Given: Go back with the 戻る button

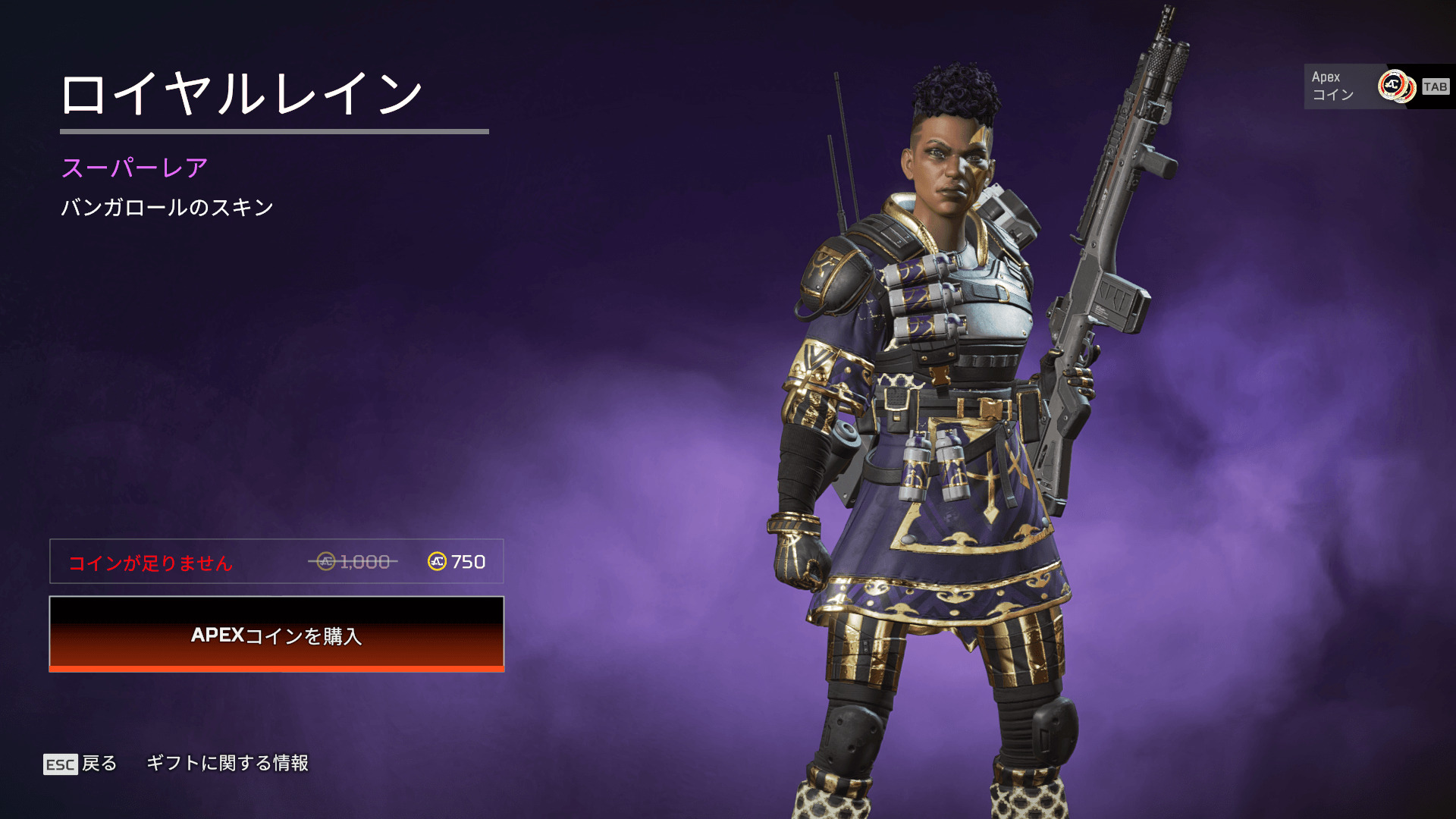Looking at the screenshot, I should 81,764.
